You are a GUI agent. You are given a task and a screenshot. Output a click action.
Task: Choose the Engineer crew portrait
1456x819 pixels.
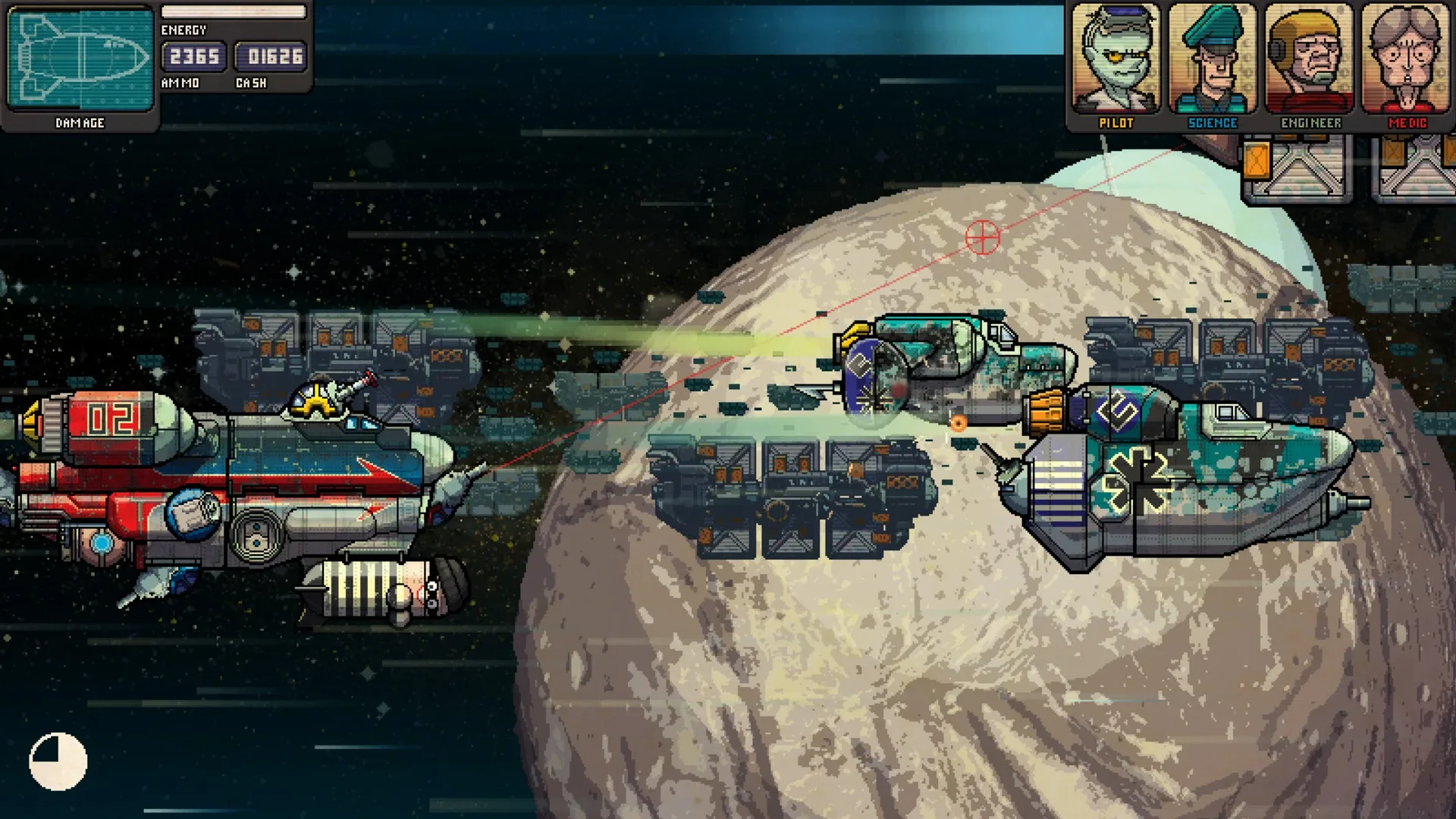click(x=1310, y=59)
